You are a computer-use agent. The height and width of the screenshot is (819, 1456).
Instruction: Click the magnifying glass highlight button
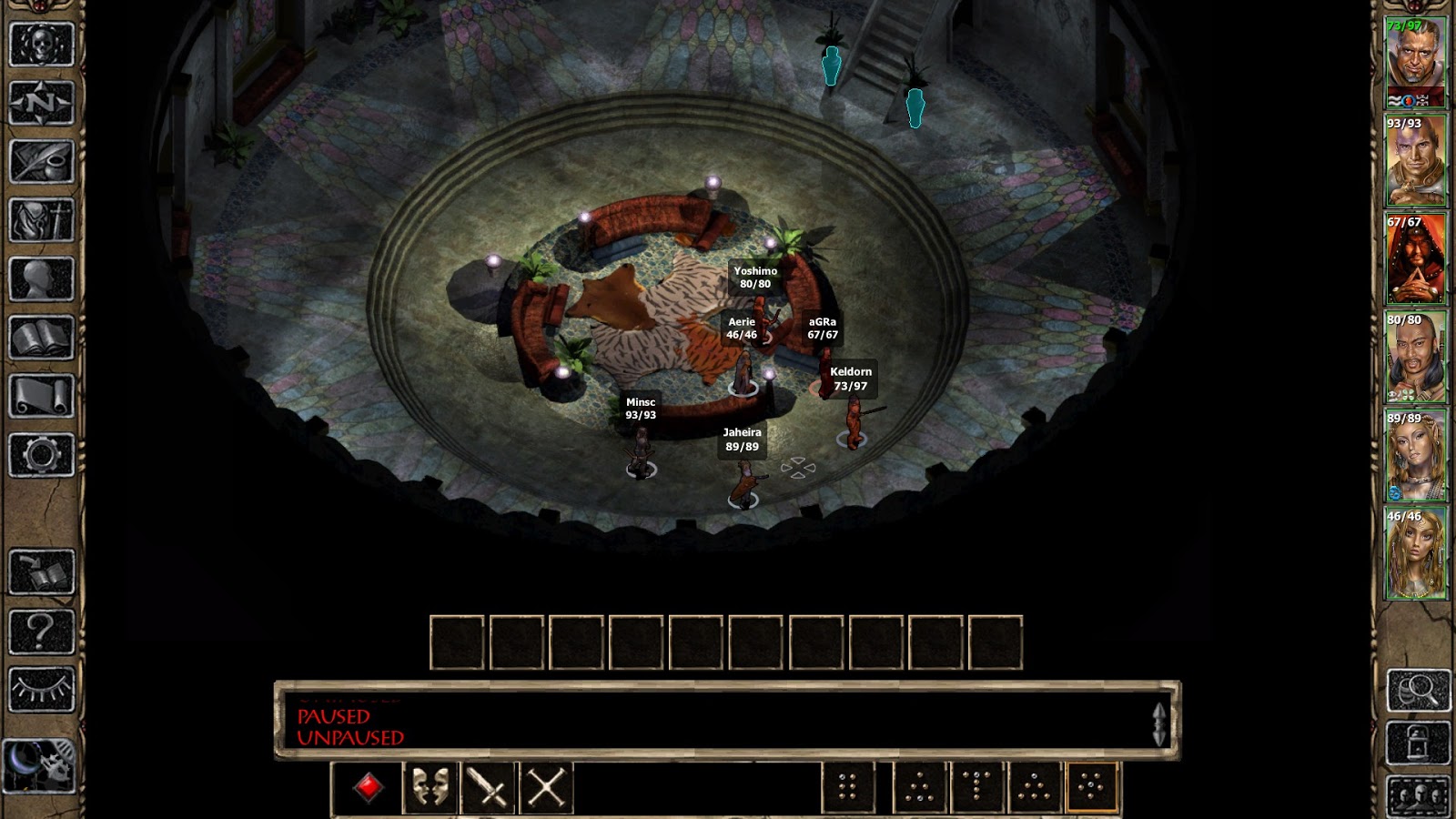pos(1418,691)
